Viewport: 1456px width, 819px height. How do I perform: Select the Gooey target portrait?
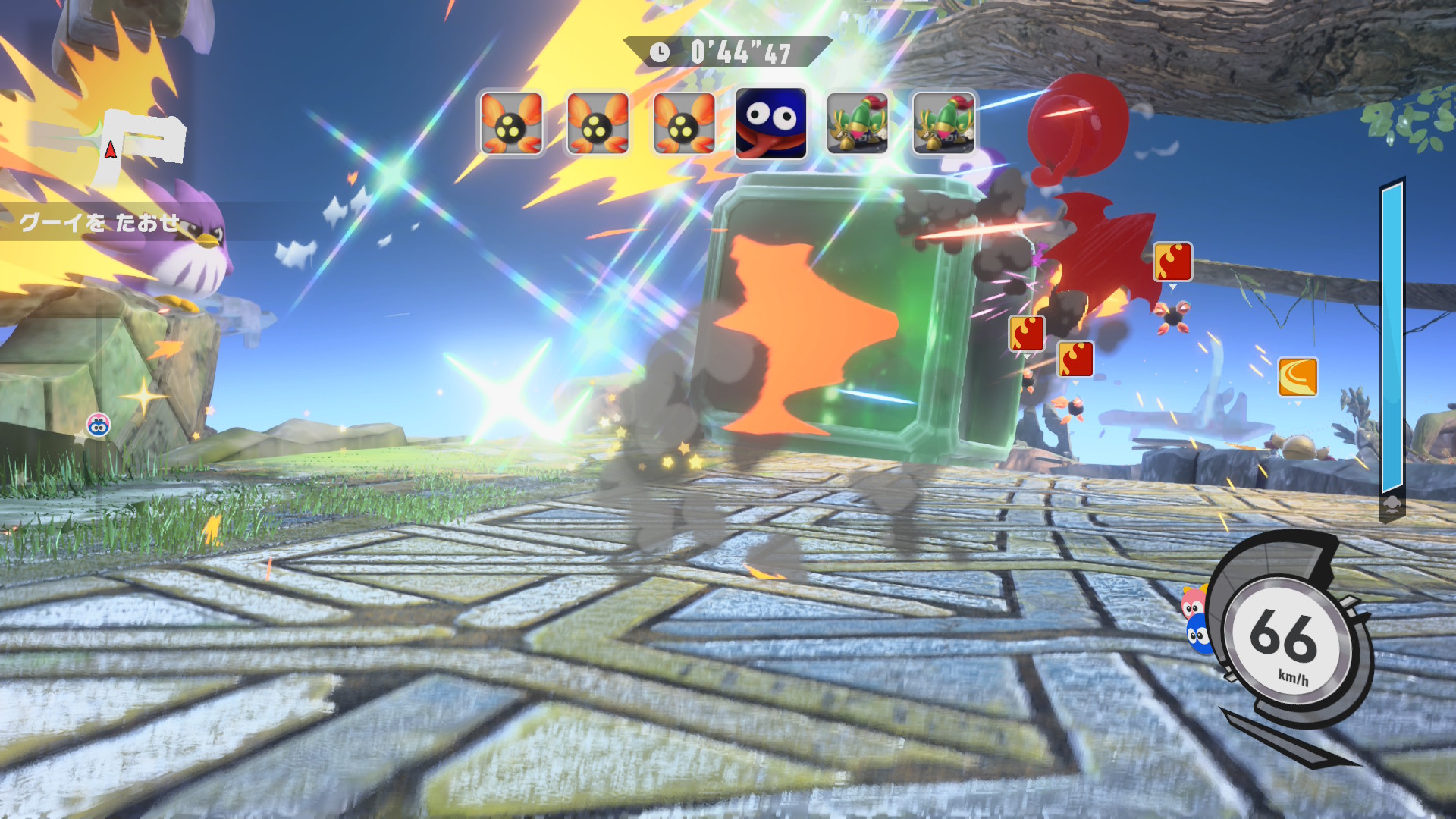[x=770, y=123]
